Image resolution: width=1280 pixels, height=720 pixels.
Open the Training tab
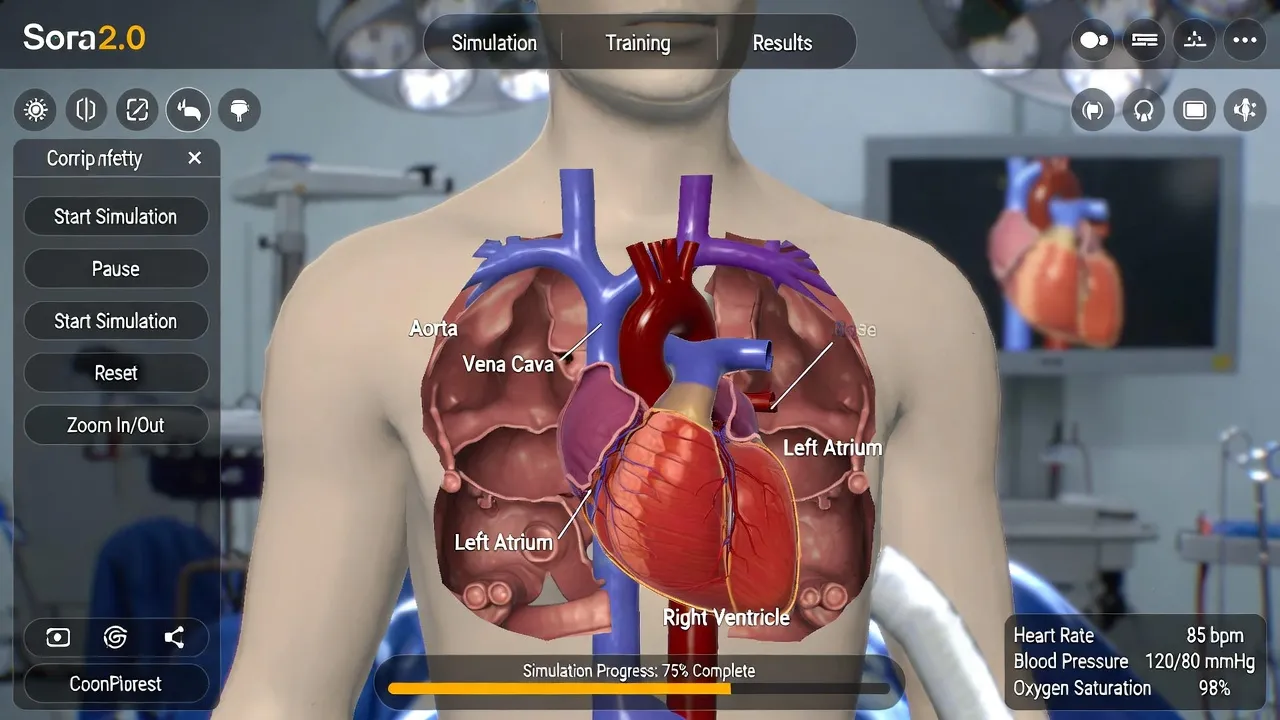click(638, 43)
